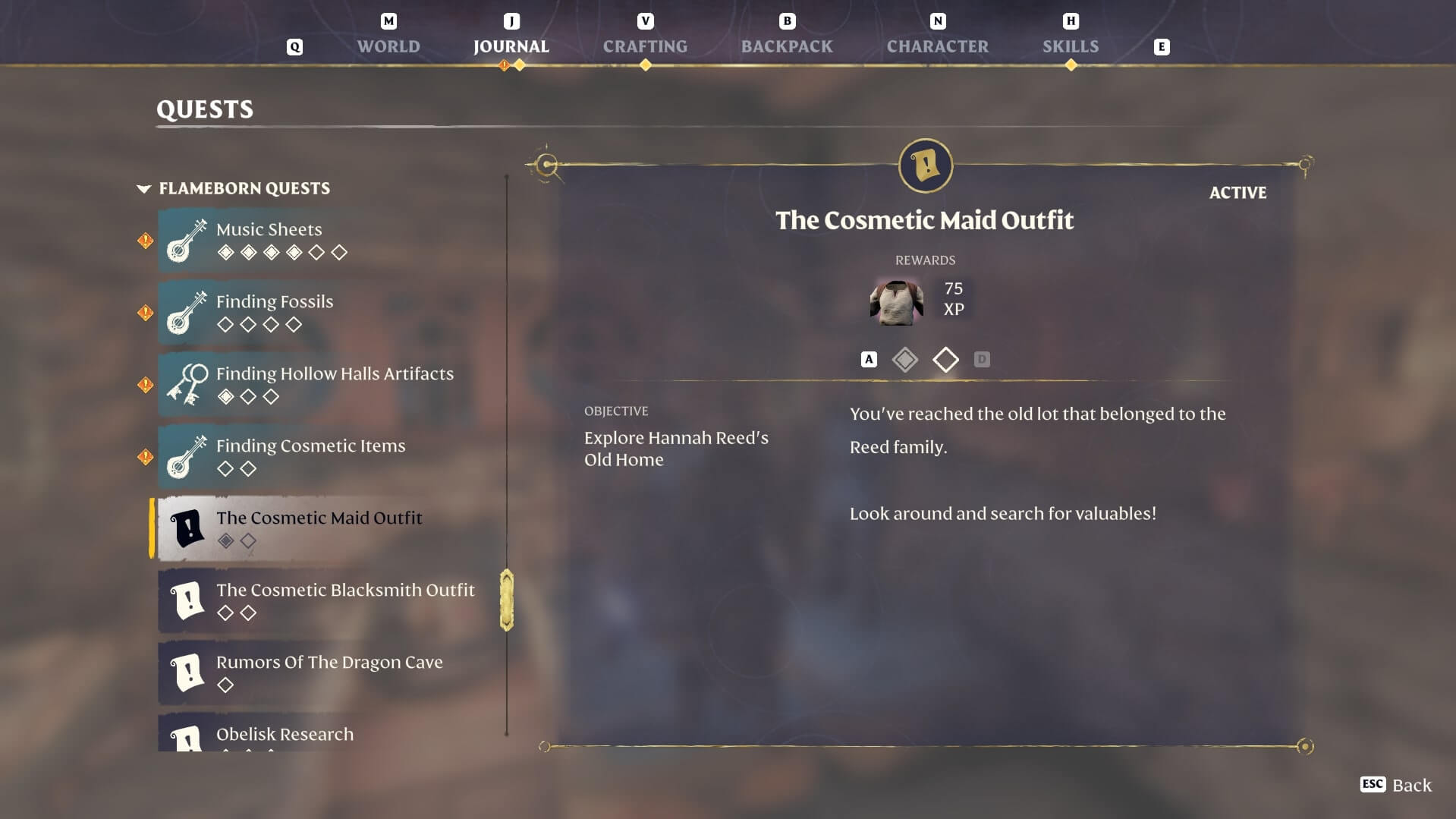The height and width of the screenshot is (819, 1456).
Task: Click the maid outfit shirt reward thumbnail
Action: 896,301
